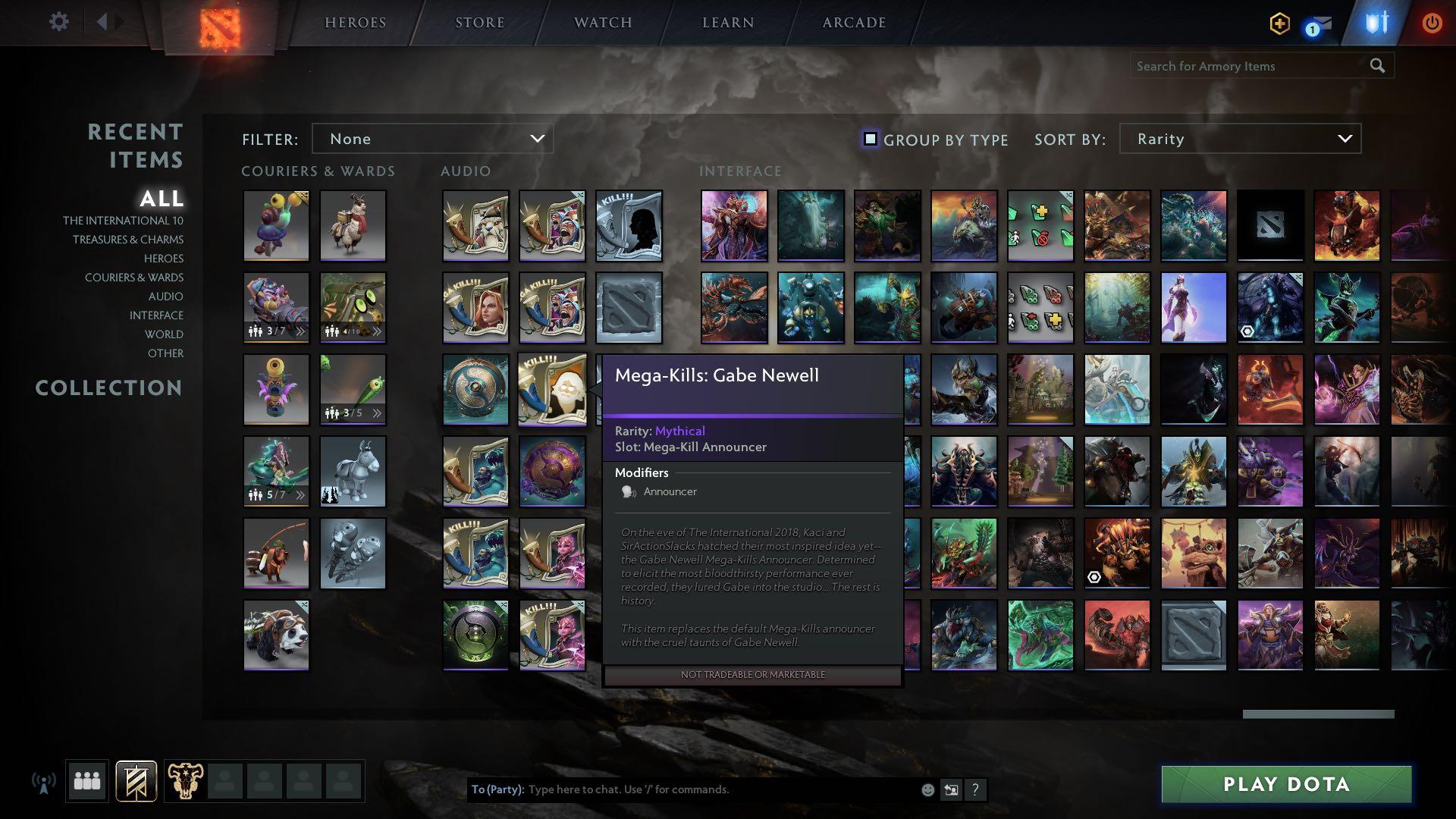
Task: Open the friends list icon at bottom left
Action: point(87,780)
